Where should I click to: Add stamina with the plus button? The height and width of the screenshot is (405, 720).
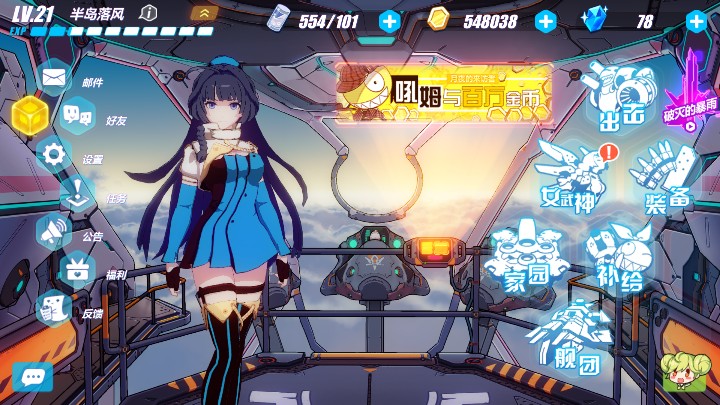[x=390, y=20]
